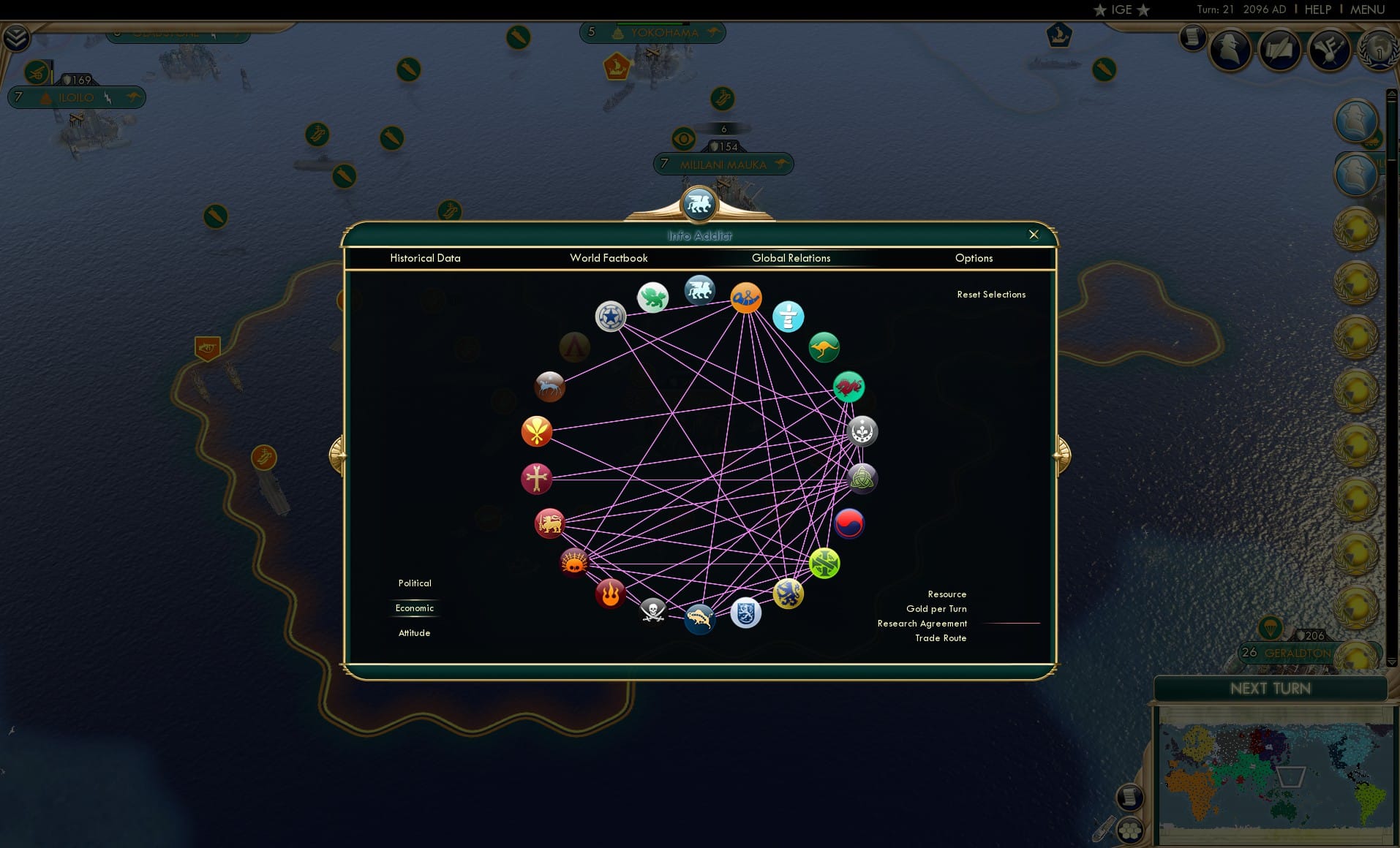Select the red dragon civilization icon
Image resolution: width=1400 pixels, height=848 pixels.
[x=848, y=387]
